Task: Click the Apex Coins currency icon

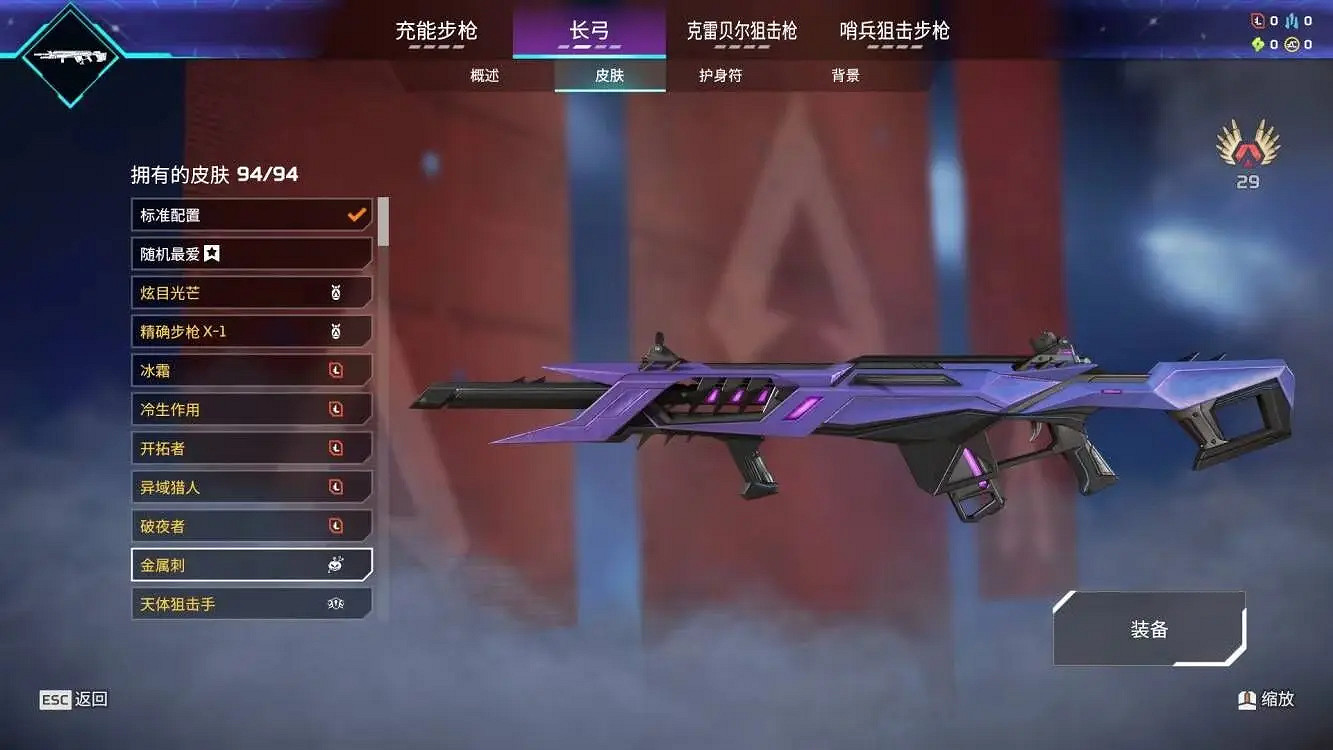Action: pos(1293,44)
